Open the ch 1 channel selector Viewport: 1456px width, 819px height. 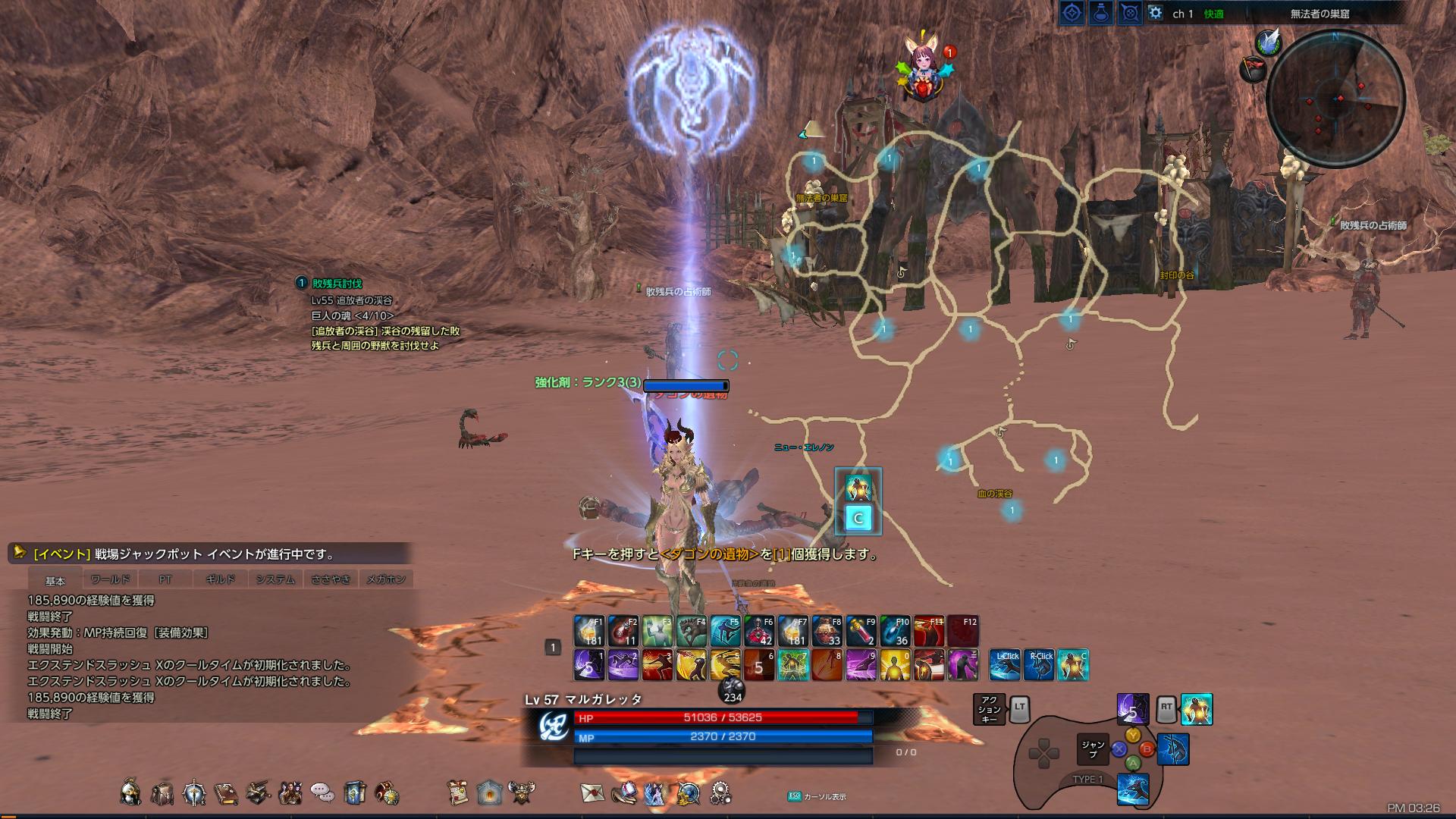coord(1183,12)
